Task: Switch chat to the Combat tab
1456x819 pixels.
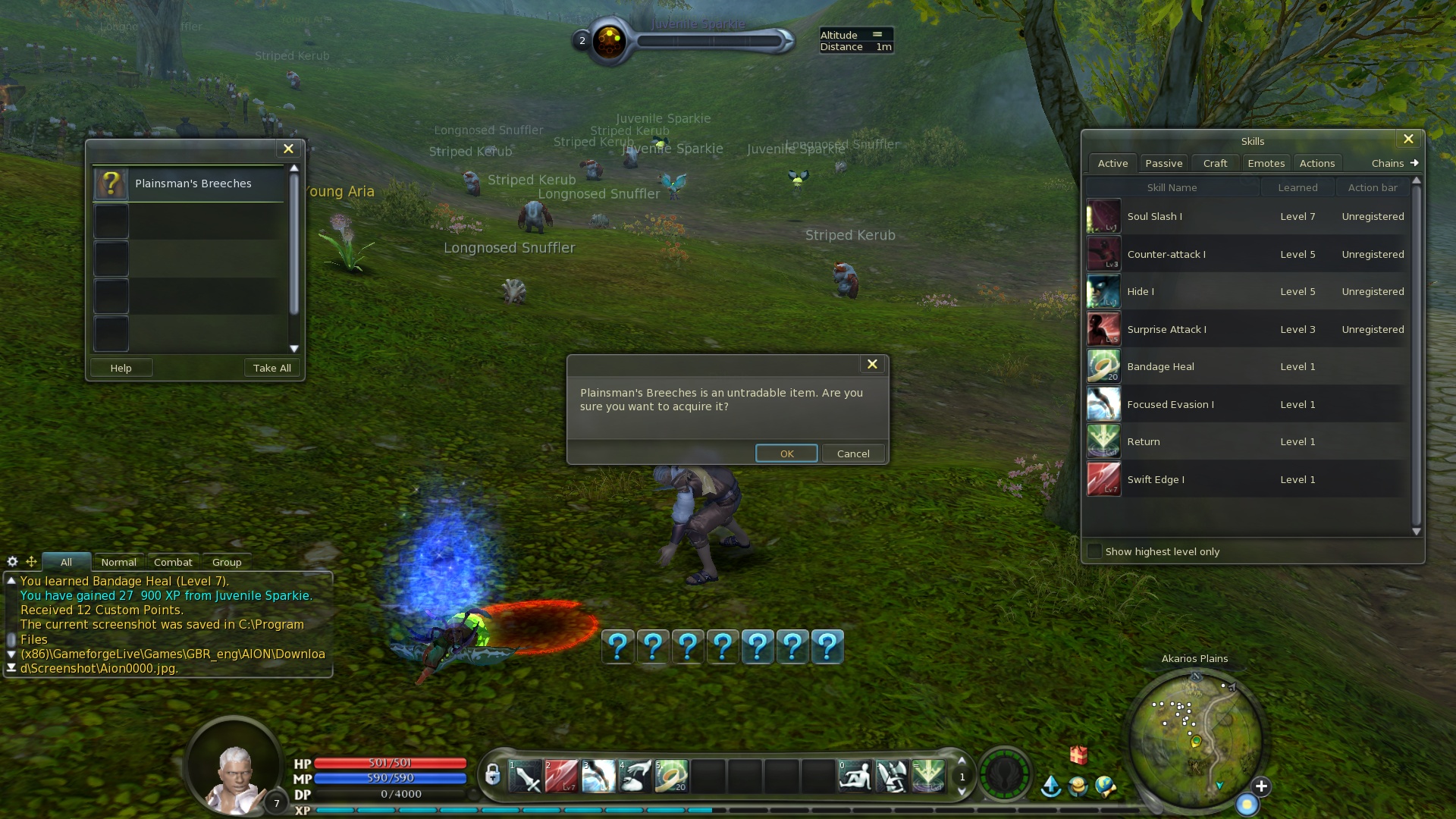Action: point(173,562)
